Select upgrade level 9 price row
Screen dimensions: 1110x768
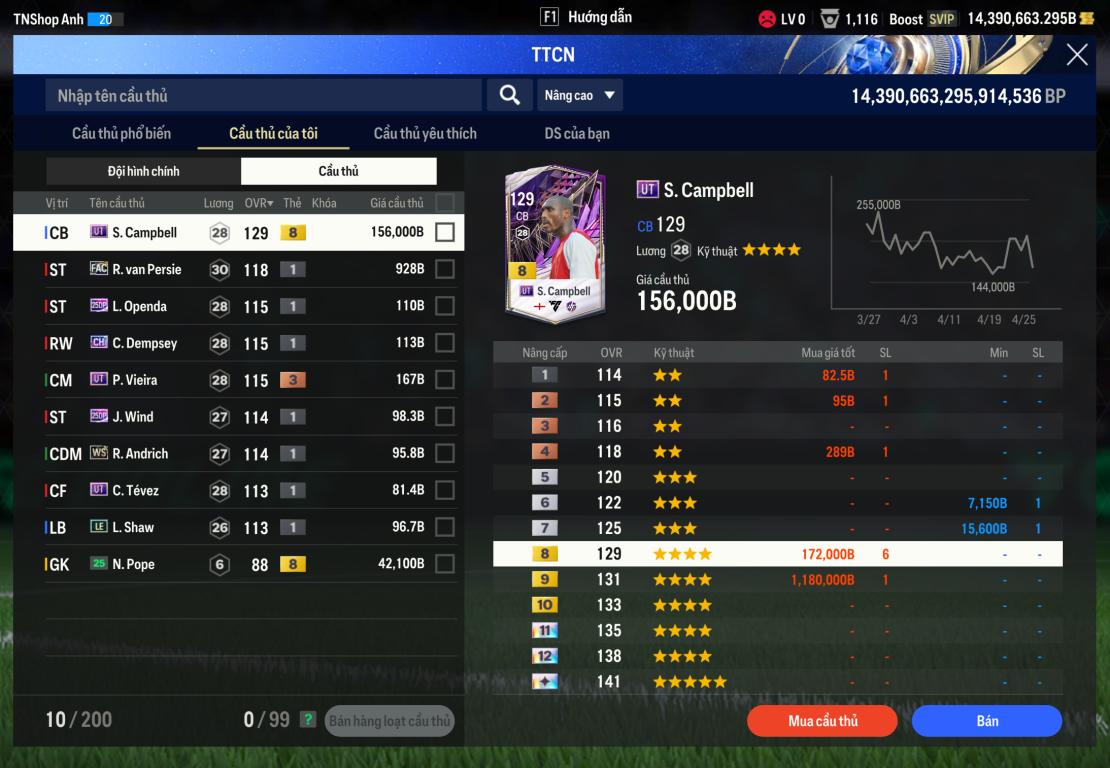click(777, 579)
